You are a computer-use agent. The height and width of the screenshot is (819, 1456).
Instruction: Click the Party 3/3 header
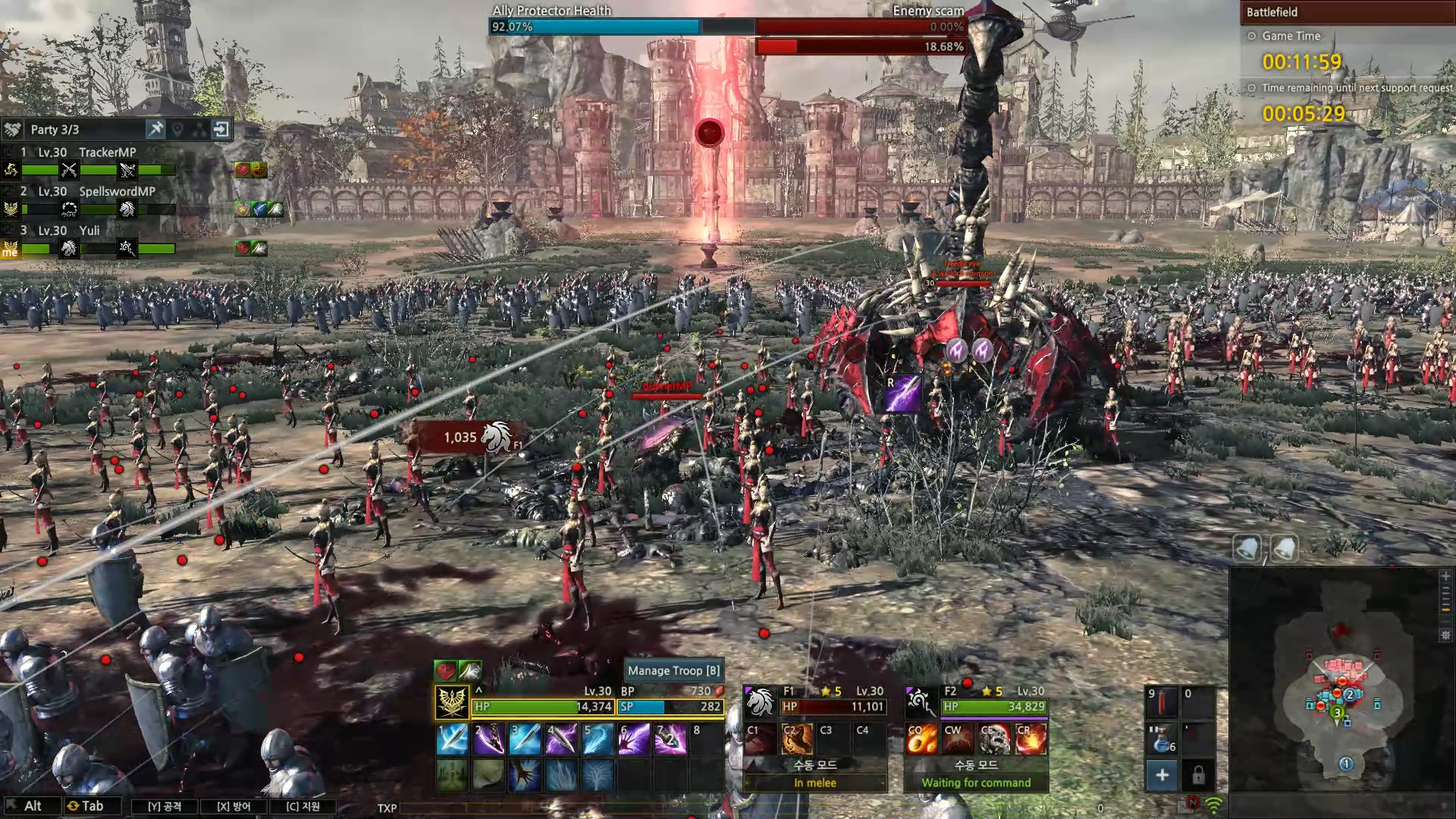coord(57,129)
